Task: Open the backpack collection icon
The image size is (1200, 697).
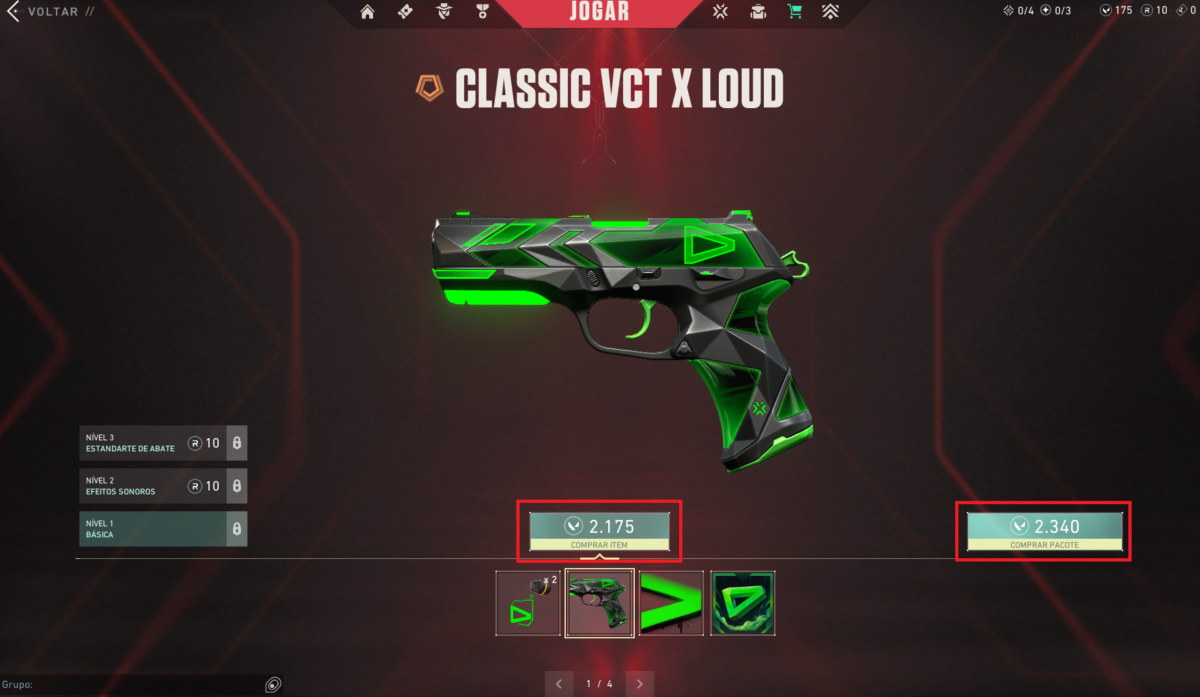Action: [758, 12]
